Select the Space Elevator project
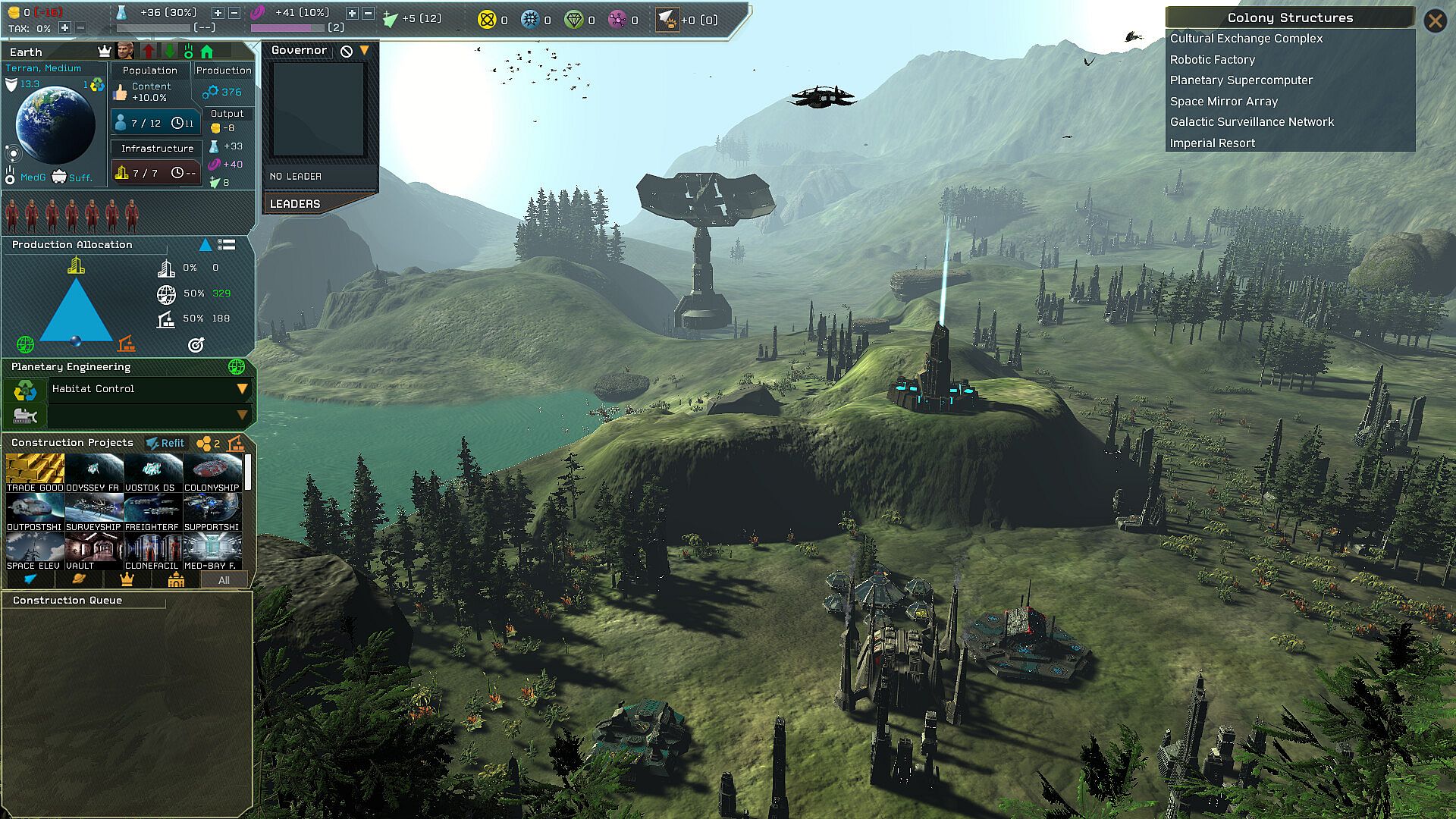 [x=35, y=551]
